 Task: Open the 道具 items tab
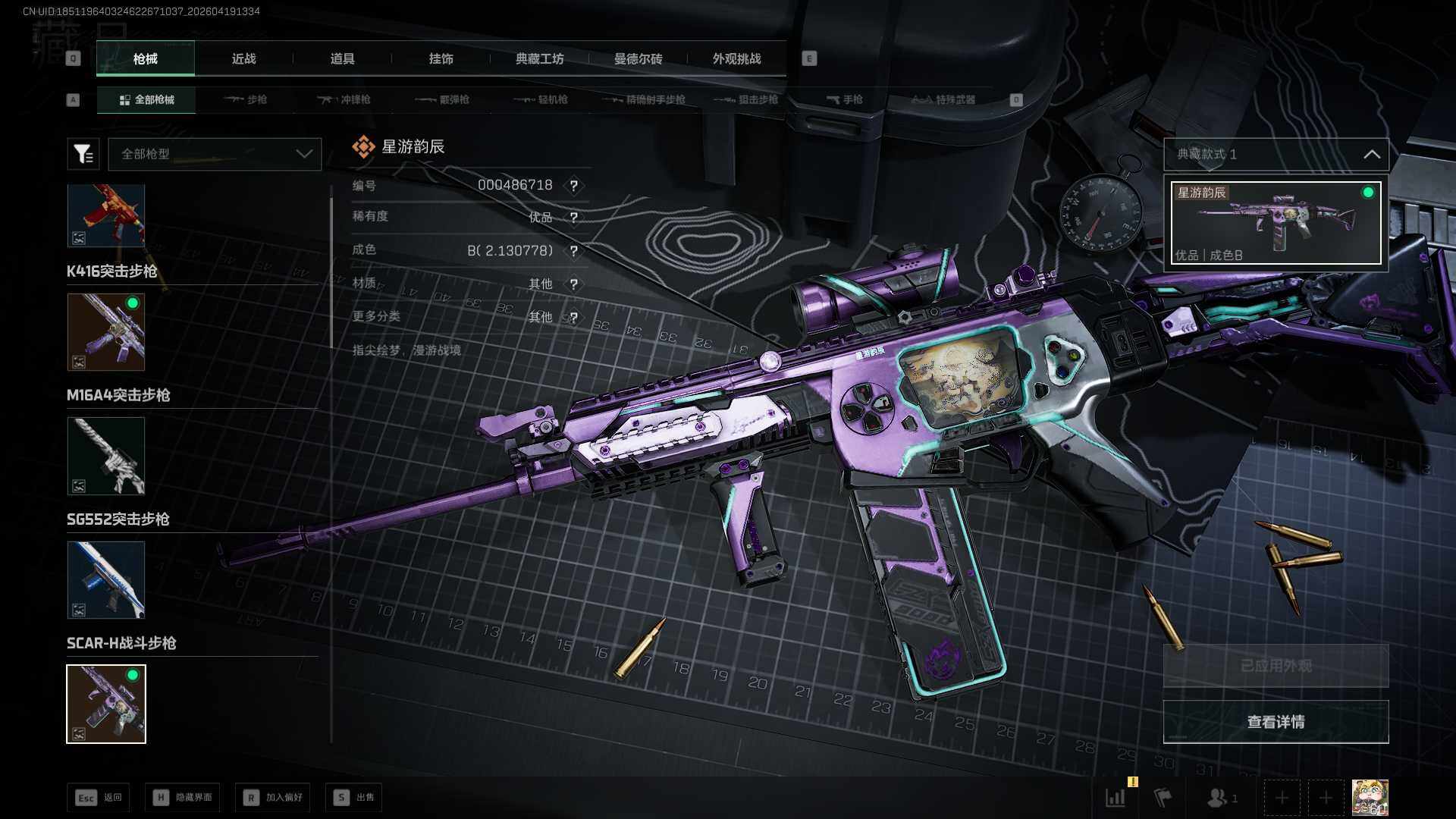tap(342, 59)
